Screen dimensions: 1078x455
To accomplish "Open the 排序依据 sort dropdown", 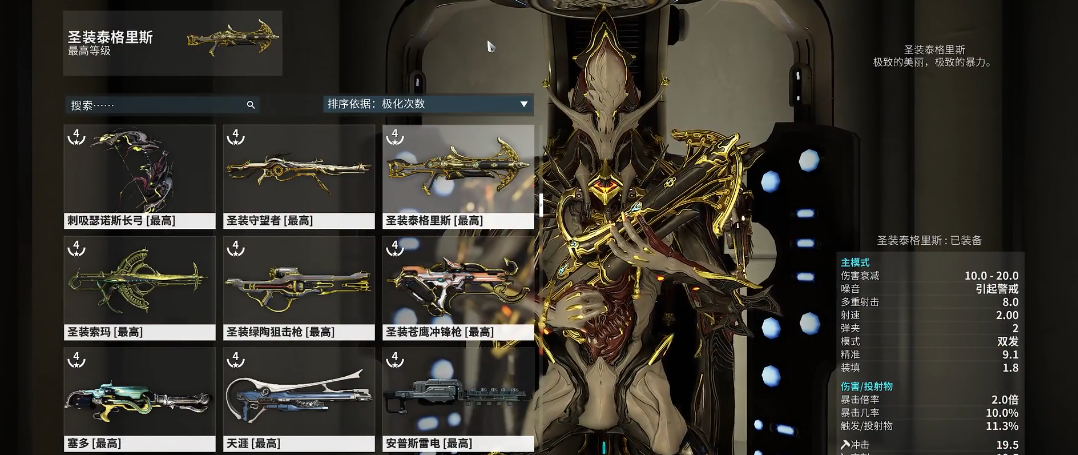I will (x=427, y=104).
